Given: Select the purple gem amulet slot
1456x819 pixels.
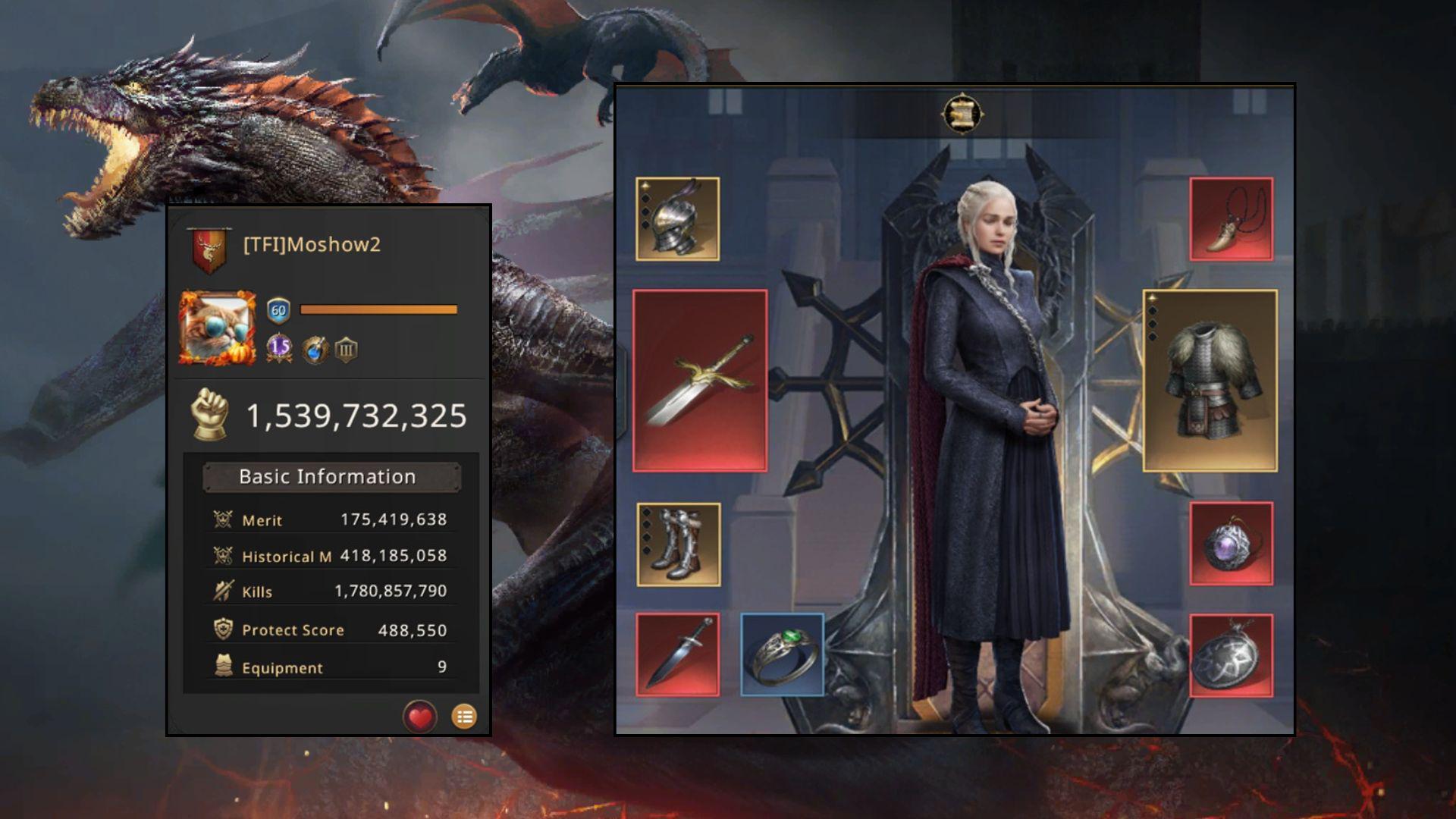Looking at the screenshot, I should coord(1231,544).
